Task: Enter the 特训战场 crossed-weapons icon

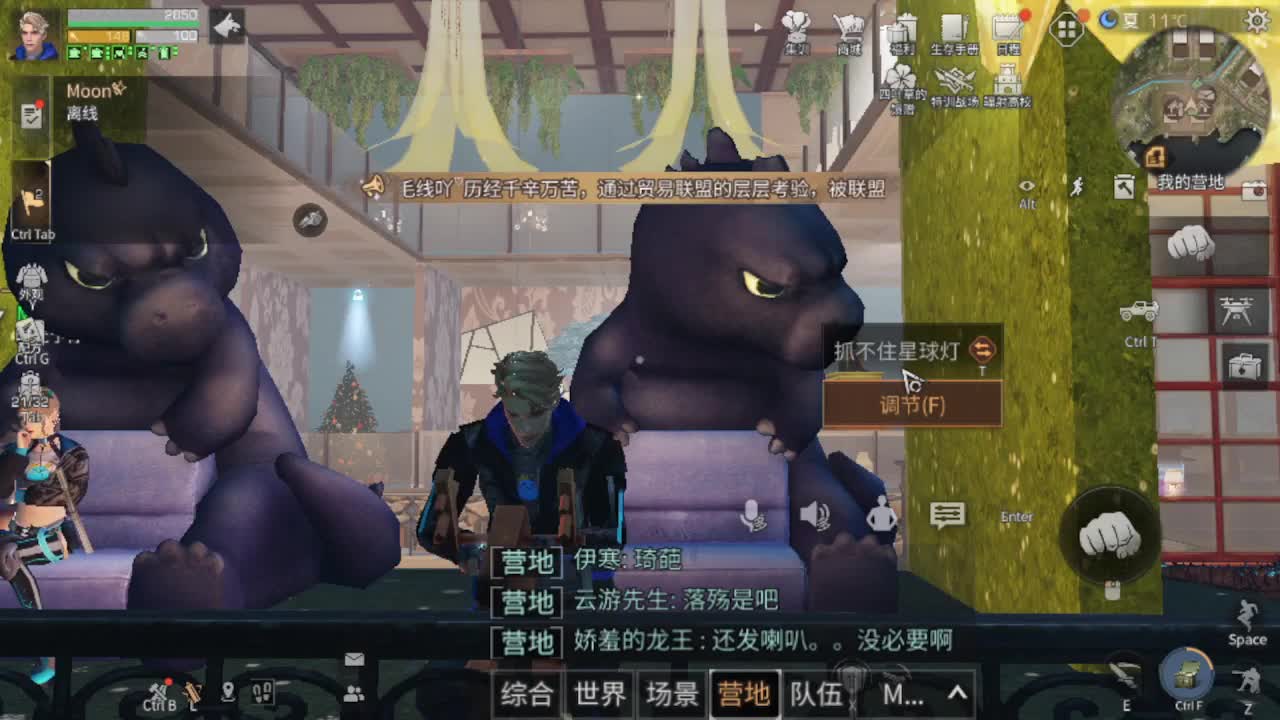Action: click(x=954, y=78)
